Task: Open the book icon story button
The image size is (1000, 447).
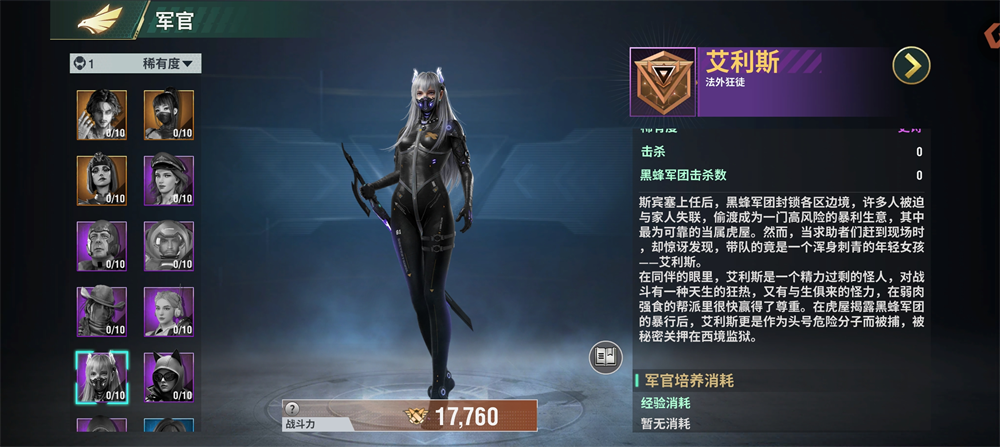Action: (605, 357)
